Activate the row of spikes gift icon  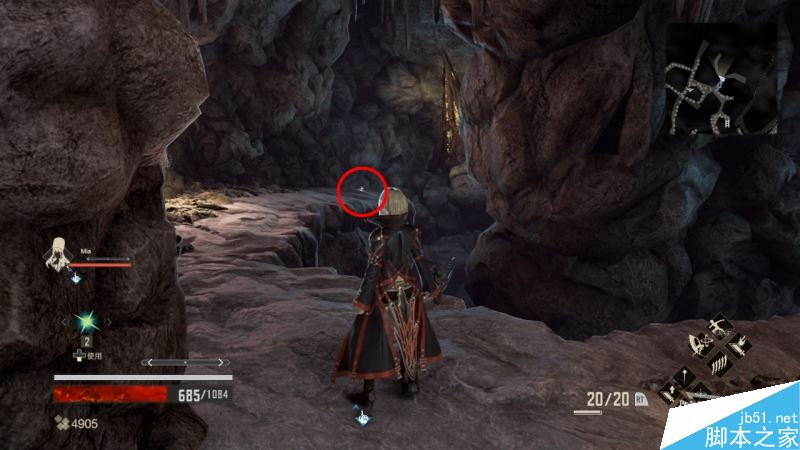[x=718, y=362]
